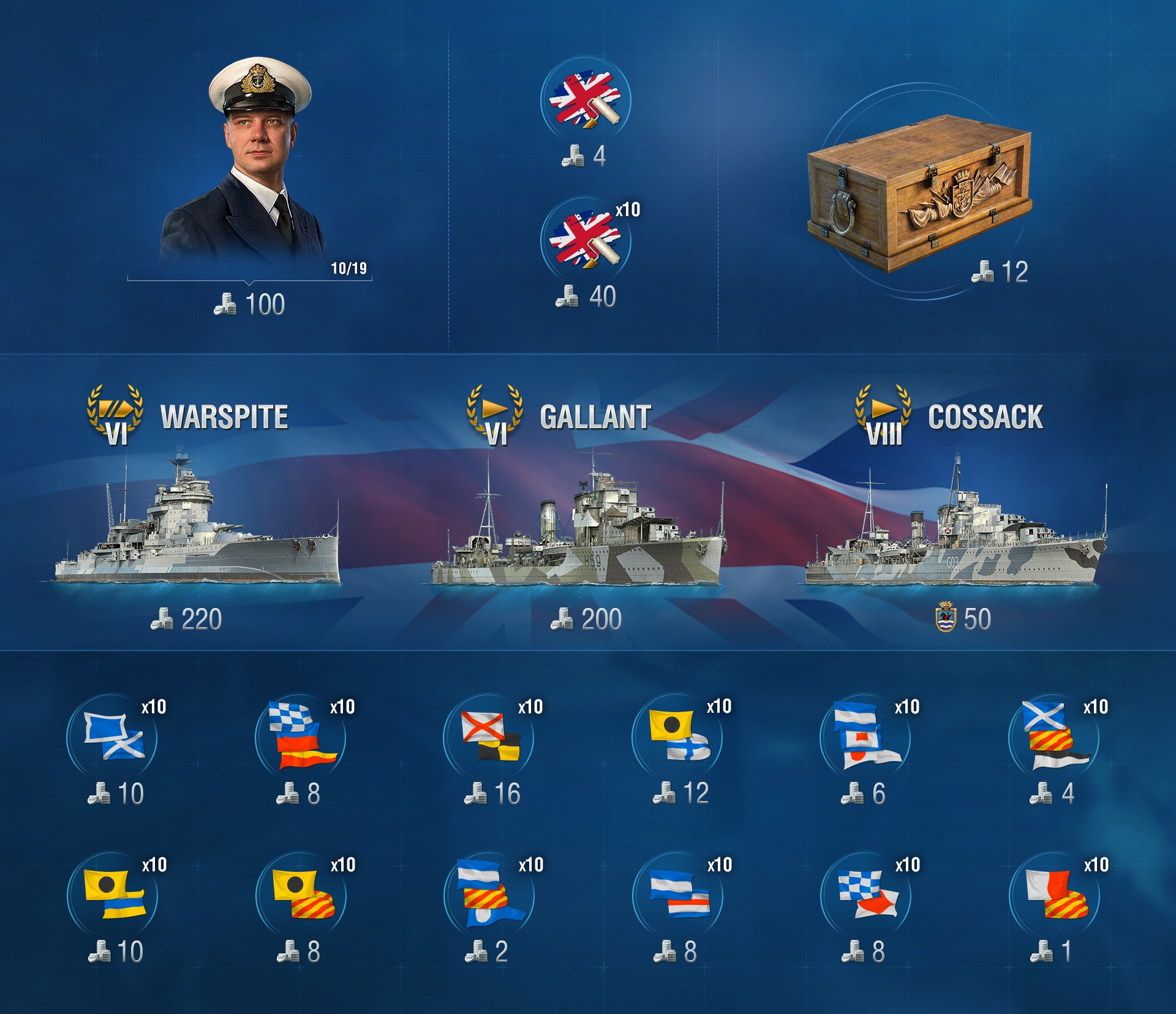Viewport: 1176px width, 1014px height.
Task: Choose the signal flag bundle priced at 2
Action: click(489, 895)
